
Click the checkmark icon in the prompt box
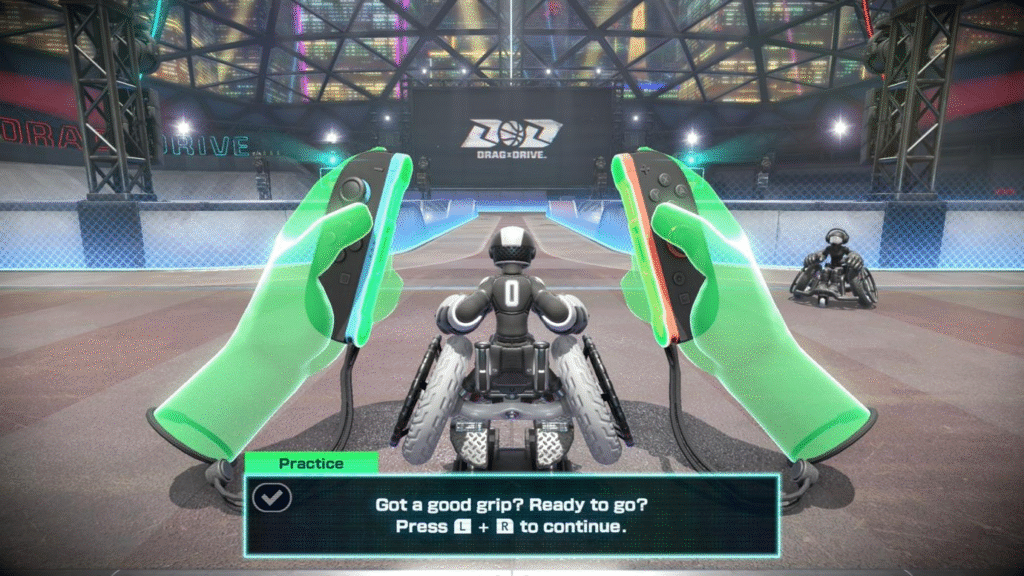pyautogui.click(x=271, y=497)
